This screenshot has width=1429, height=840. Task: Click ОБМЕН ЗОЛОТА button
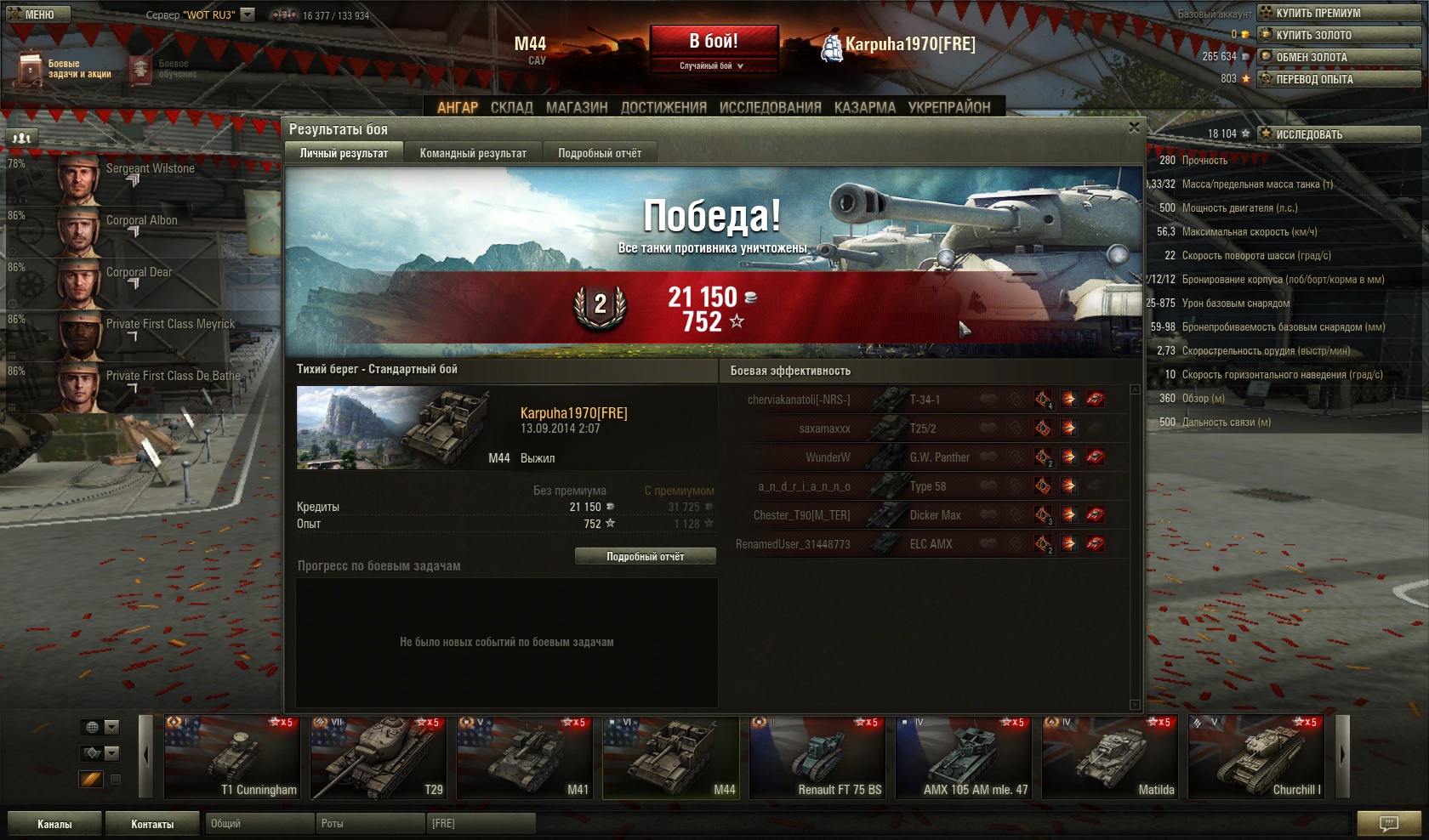tap(1339, 57)
